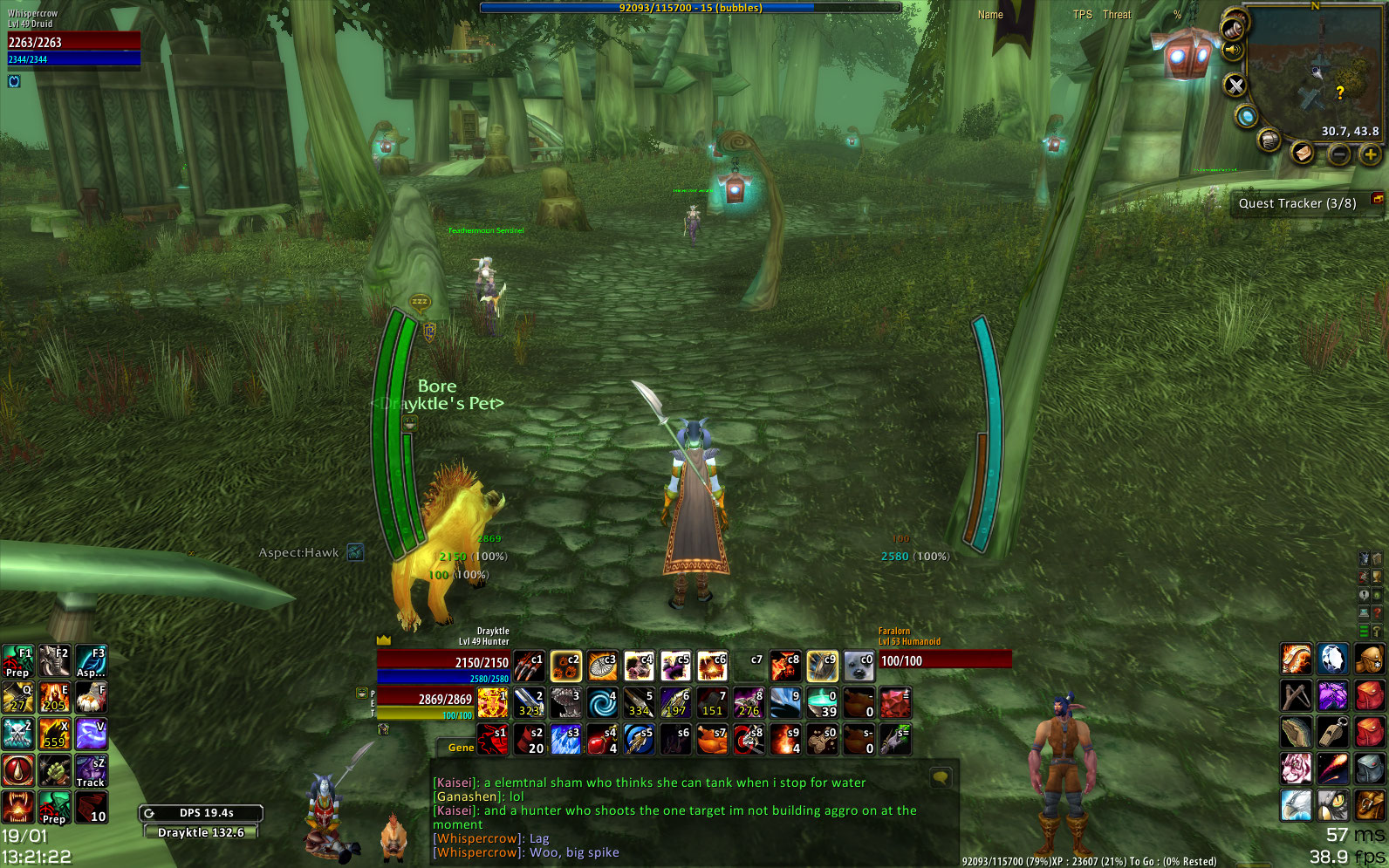Cast the blue swirl ability in slot 4
This screenshot has height=868, width=1389.
click(x=602, y=703)
